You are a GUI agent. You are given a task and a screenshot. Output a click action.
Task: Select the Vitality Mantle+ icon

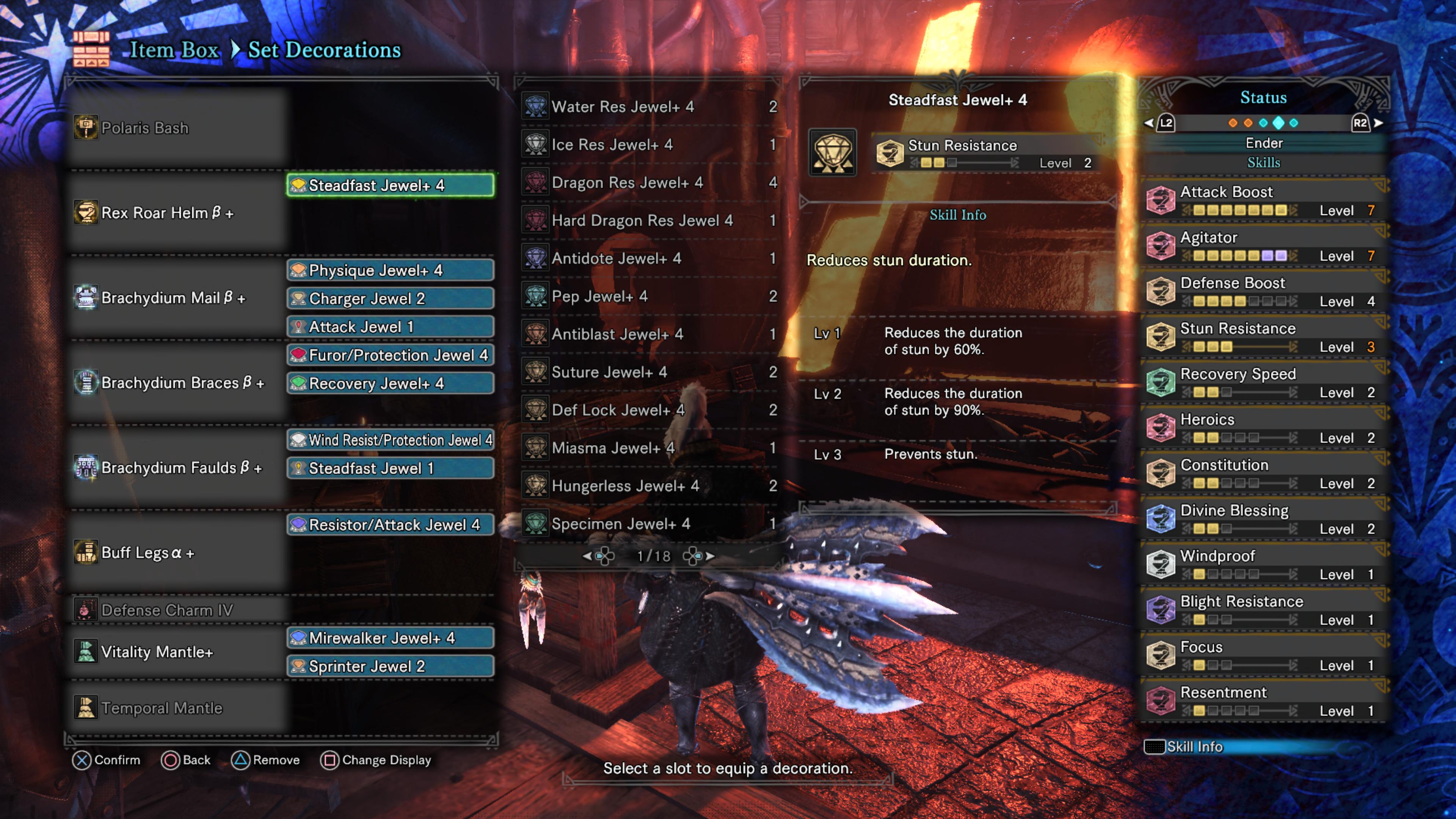(x=86, y=652)
